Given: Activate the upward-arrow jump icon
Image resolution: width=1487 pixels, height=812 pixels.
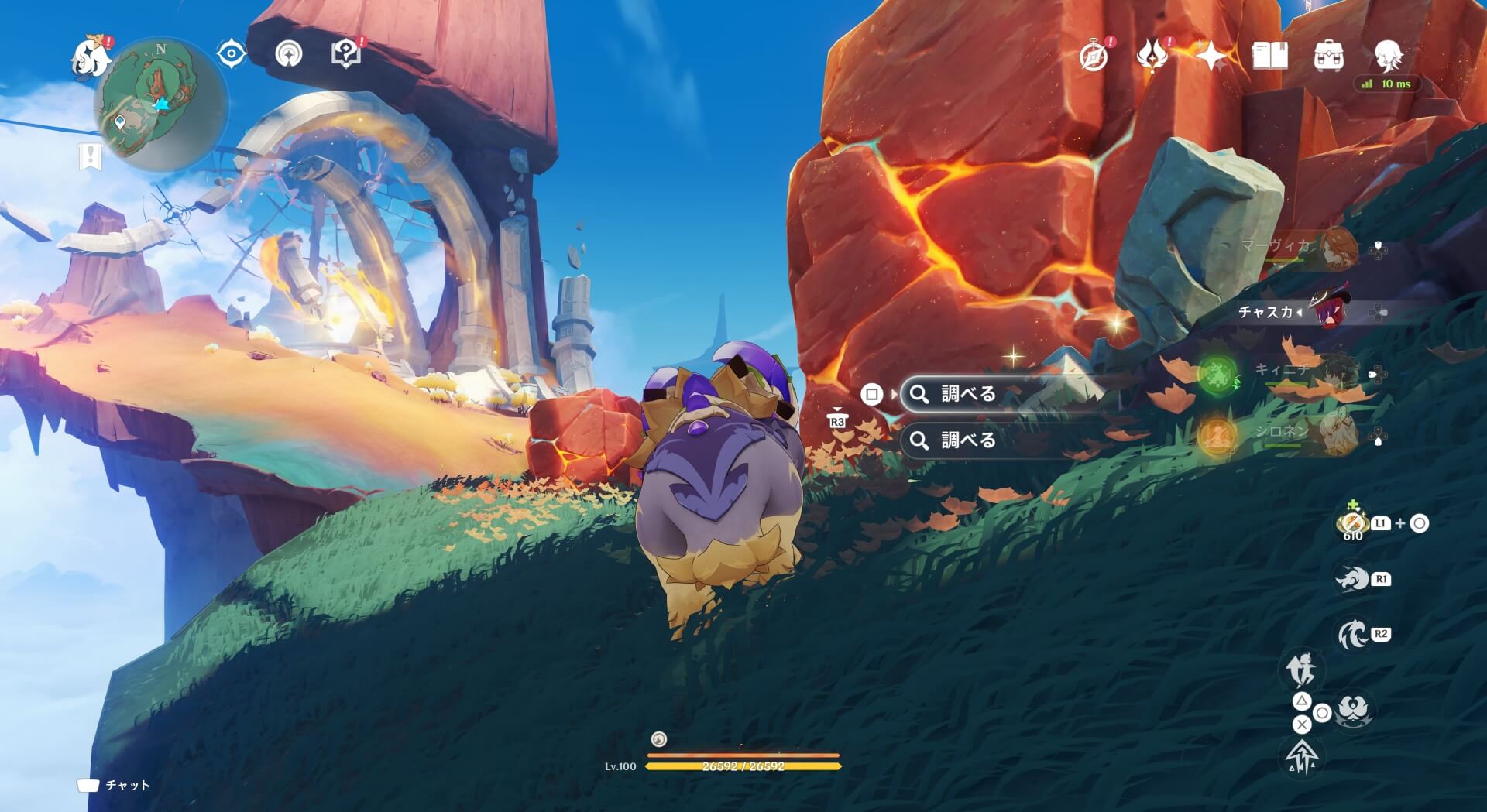Looking at the screenshot, I should coord(1302,755).
